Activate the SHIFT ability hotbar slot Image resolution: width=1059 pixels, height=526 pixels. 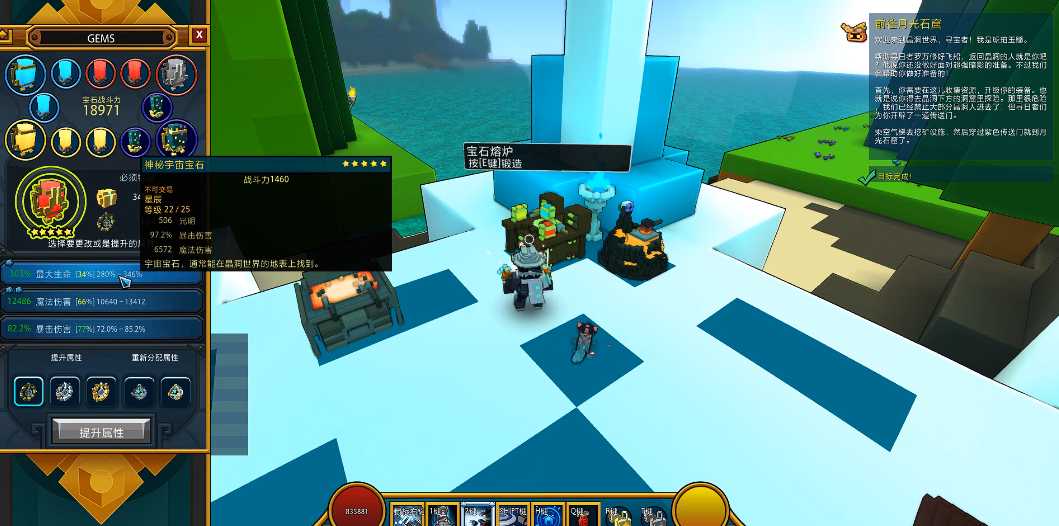point(513,513)
